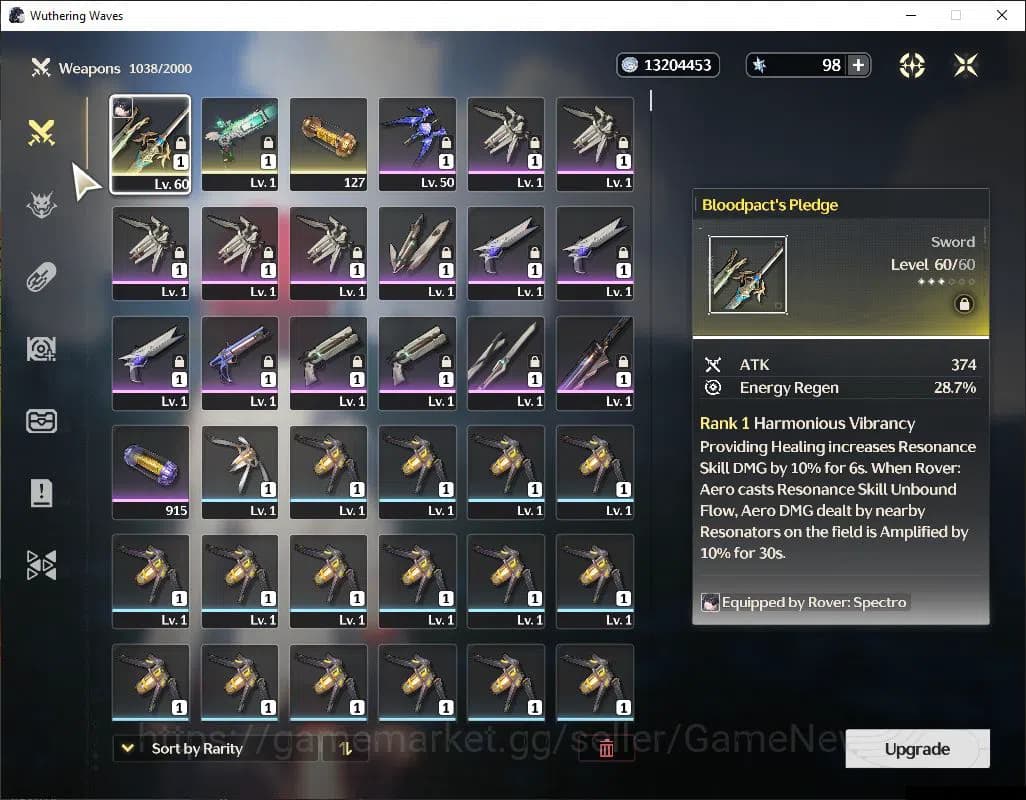The image size is (1026, 800).
Task: Open the pill-shaped supplies tab
Action: click(x=41, y=277)
